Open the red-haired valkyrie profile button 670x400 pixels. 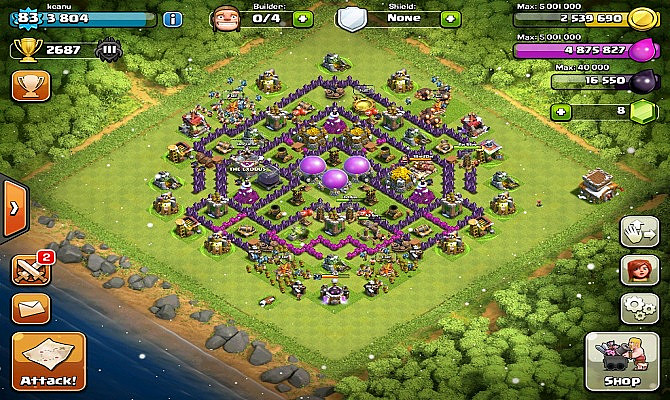click(x=637, y=269)
